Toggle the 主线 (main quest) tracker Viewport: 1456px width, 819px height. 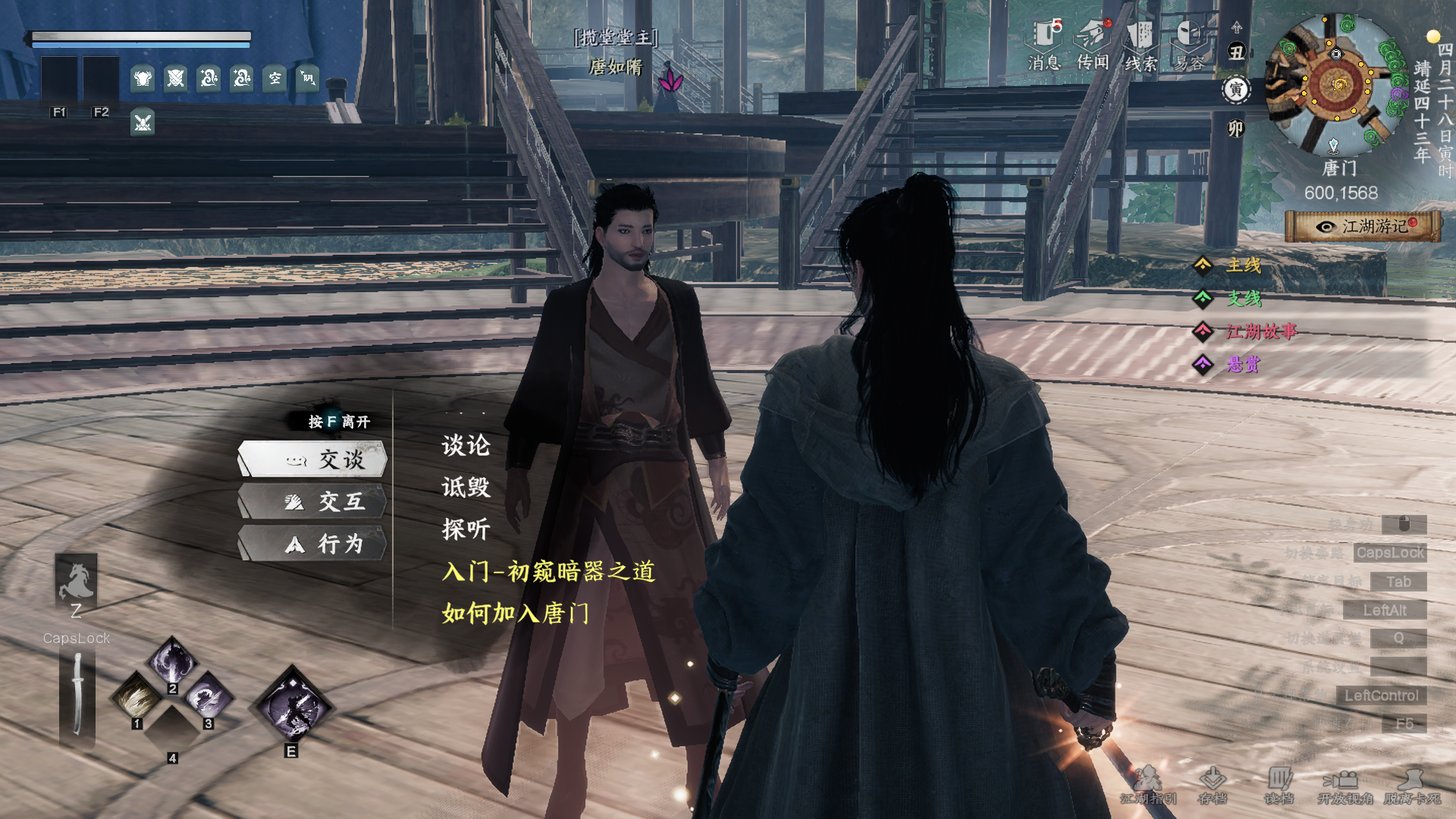point(1244,267)
